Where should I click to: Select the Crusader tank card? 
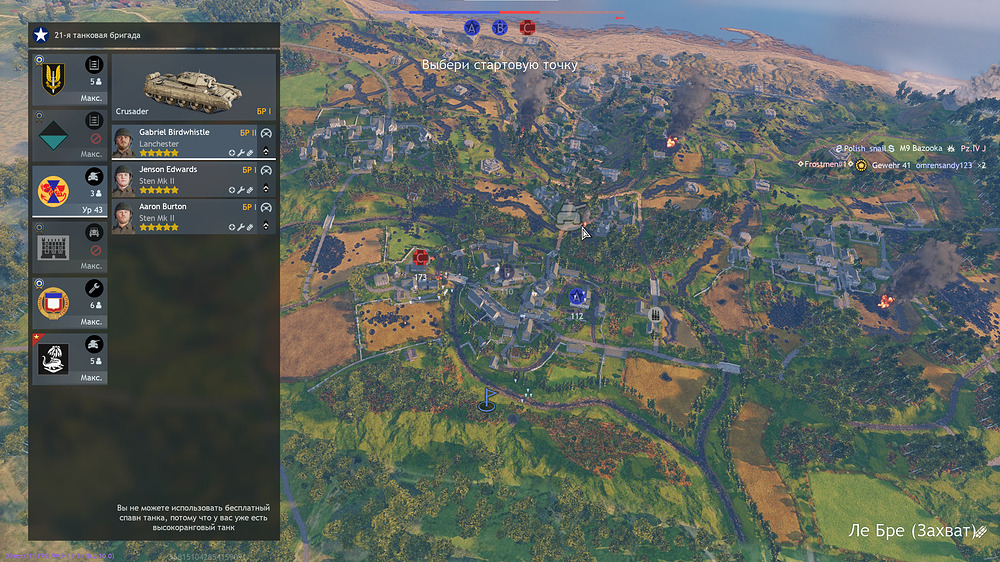tap(193, 88)
